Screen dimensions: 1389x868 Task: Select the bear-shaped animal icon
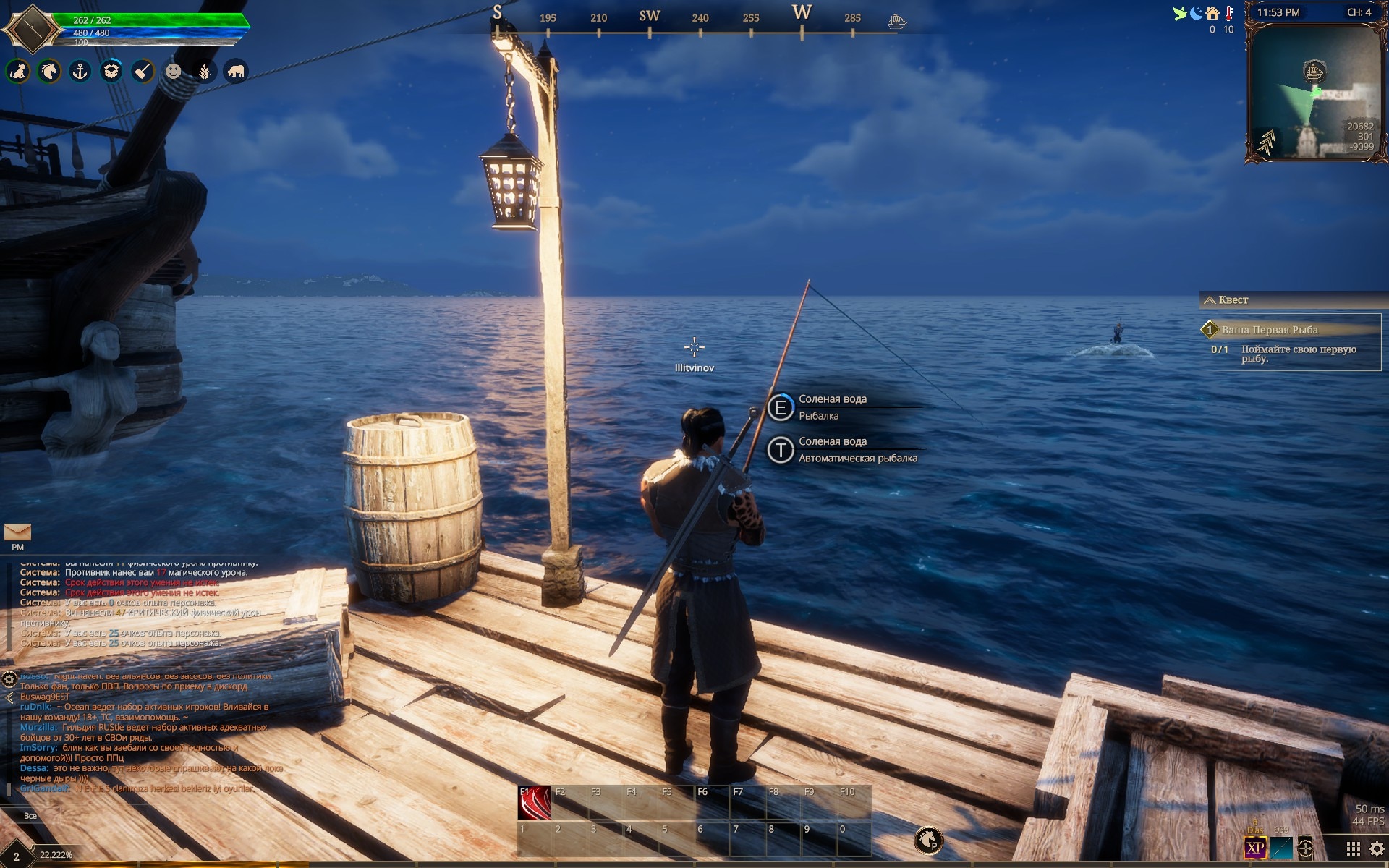point(236,71)
